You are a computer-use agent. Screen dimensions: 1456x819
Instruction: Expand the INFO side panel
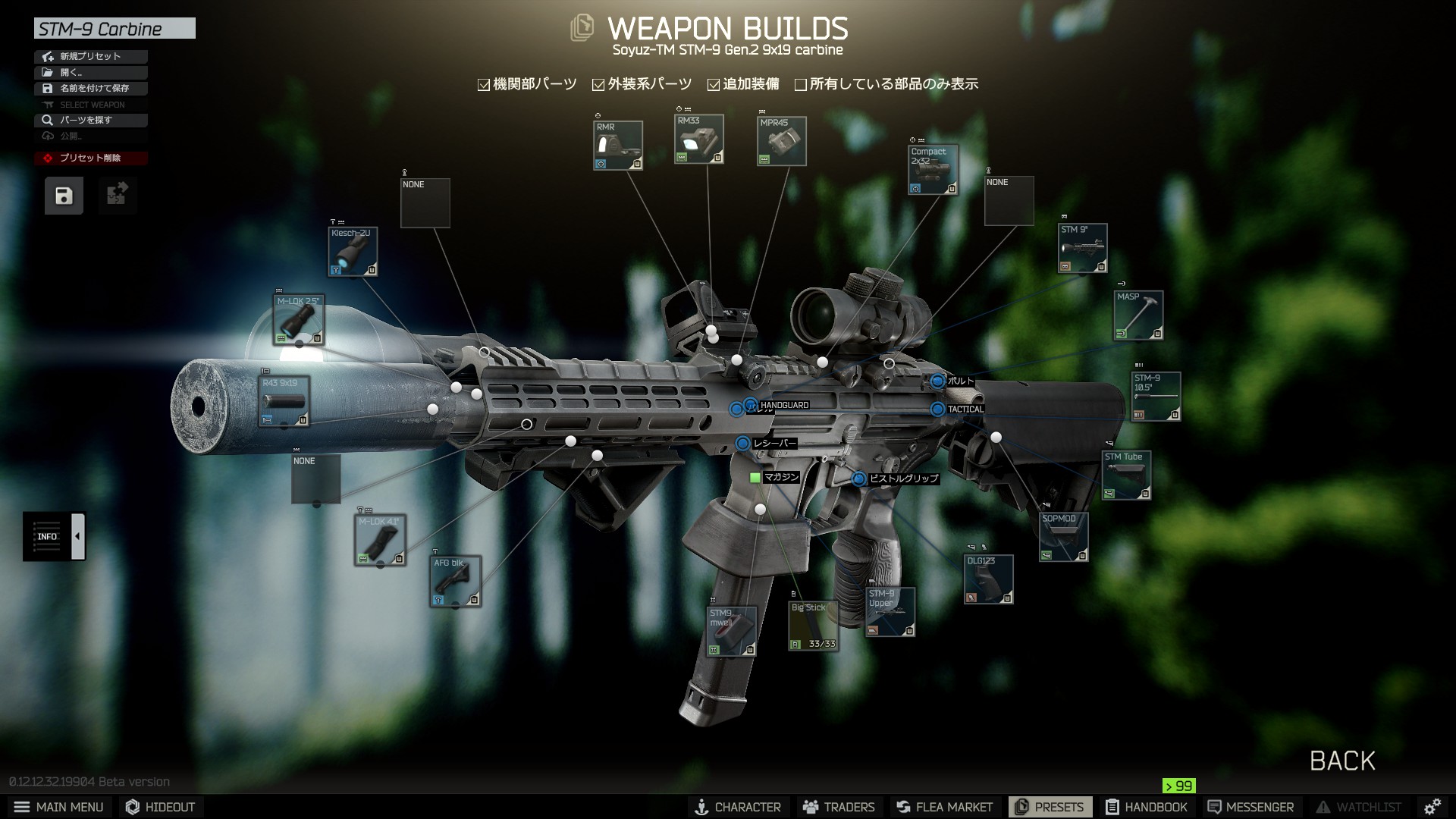coord(78,536)
